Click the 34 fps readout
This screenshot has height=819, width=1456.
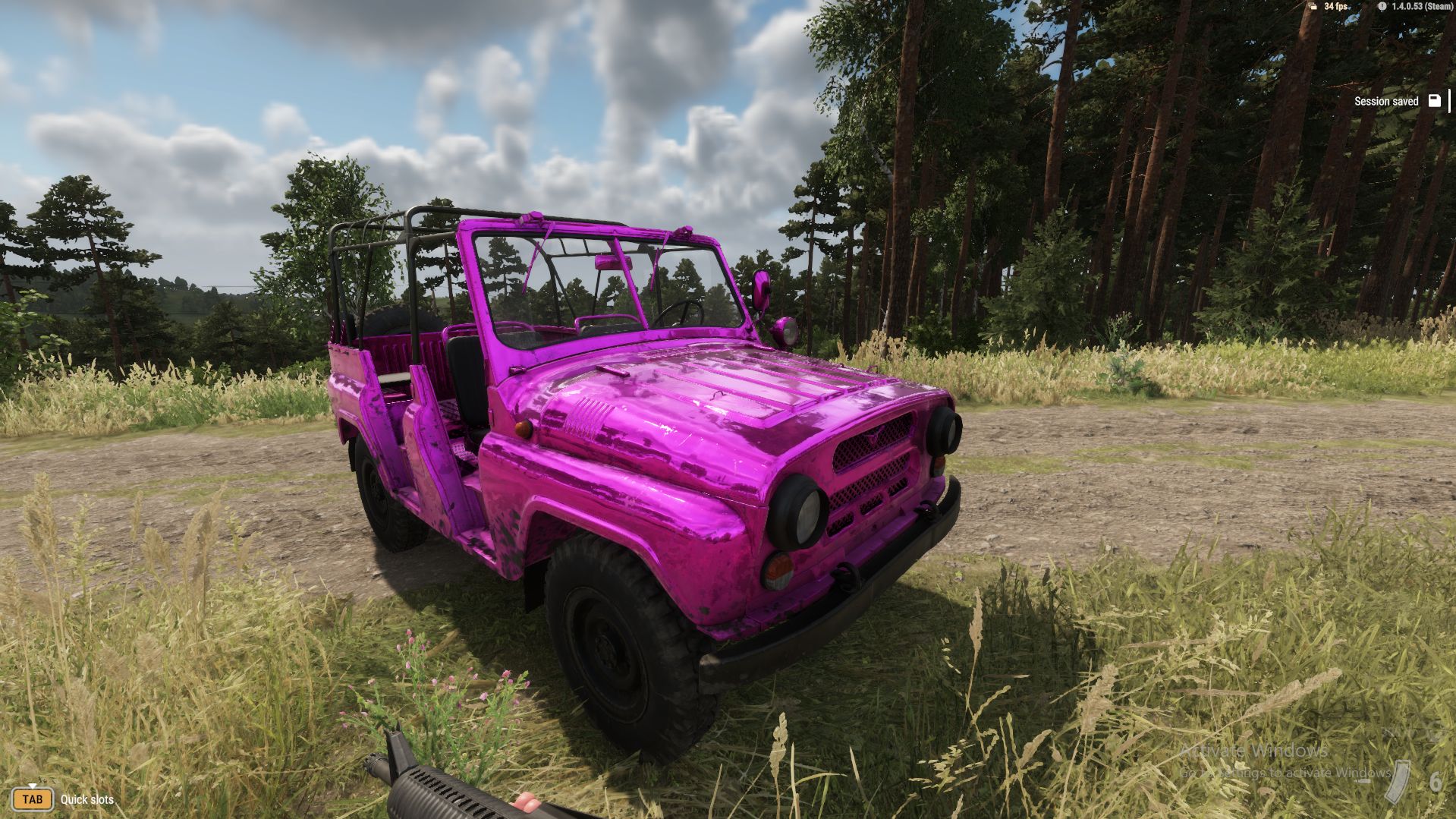pos(1336,8)
